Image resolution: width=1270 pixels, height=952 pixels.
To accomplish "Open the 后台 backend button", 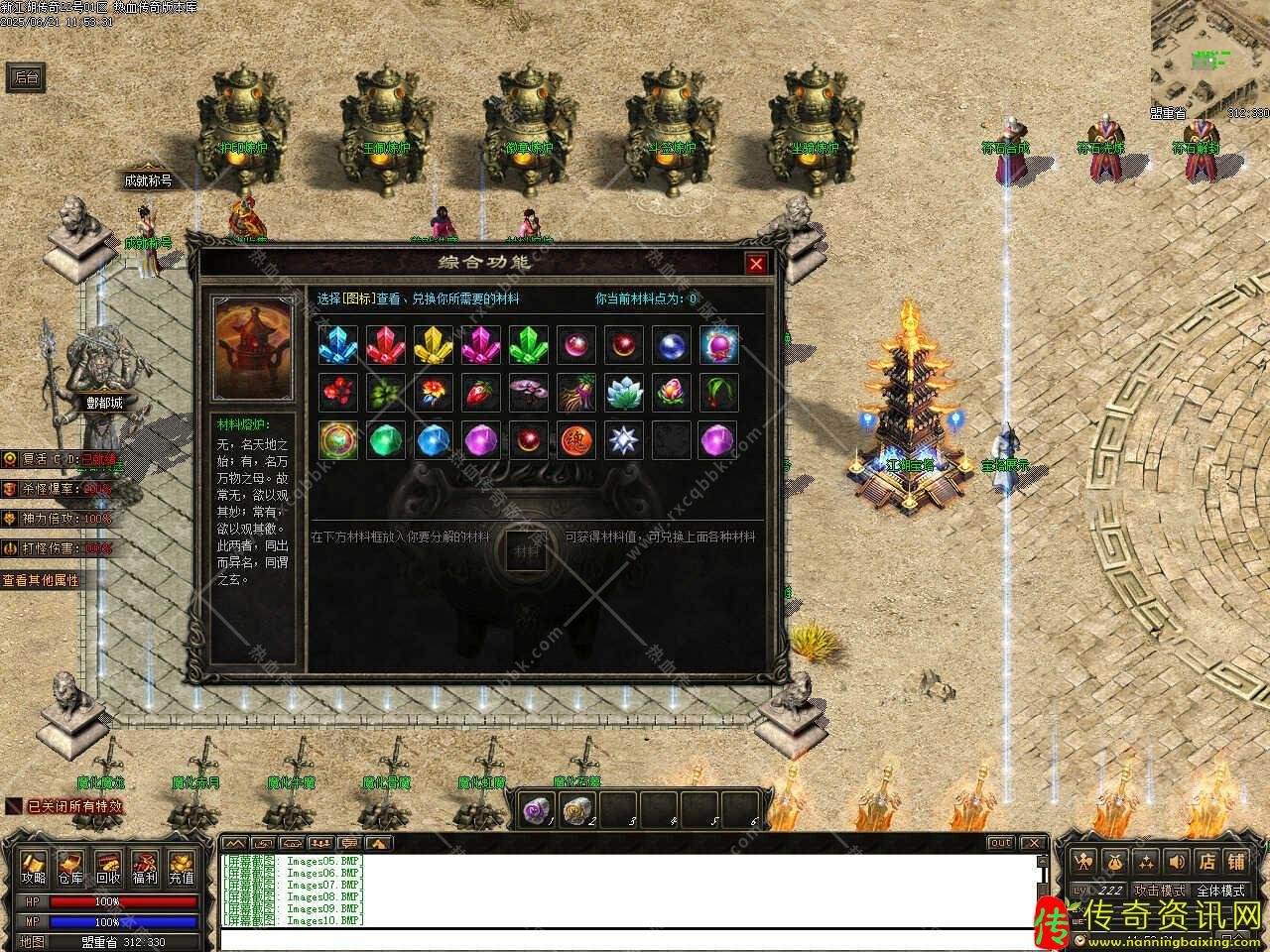I will [26, 77].
